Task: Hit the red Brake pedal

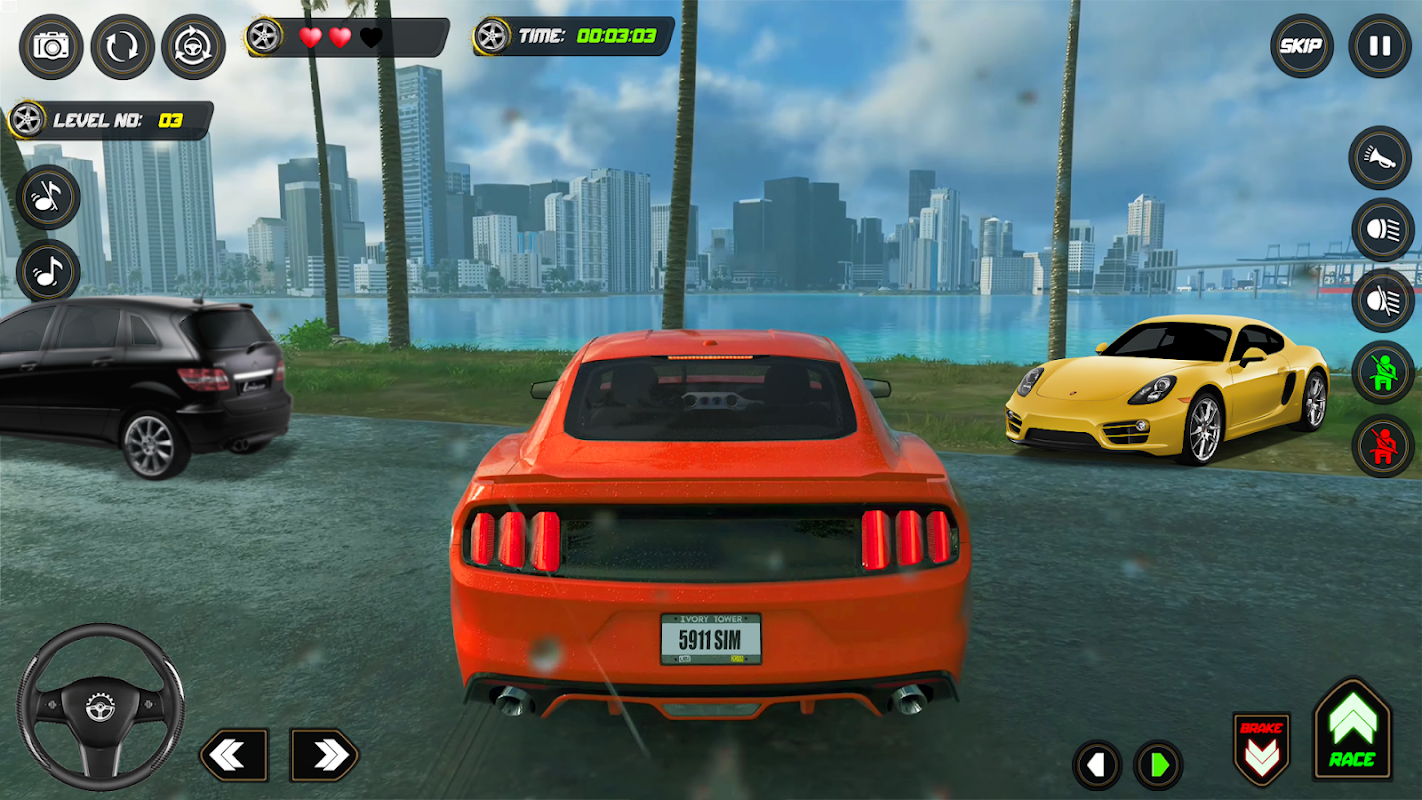Action: [x=1261, y=748]
